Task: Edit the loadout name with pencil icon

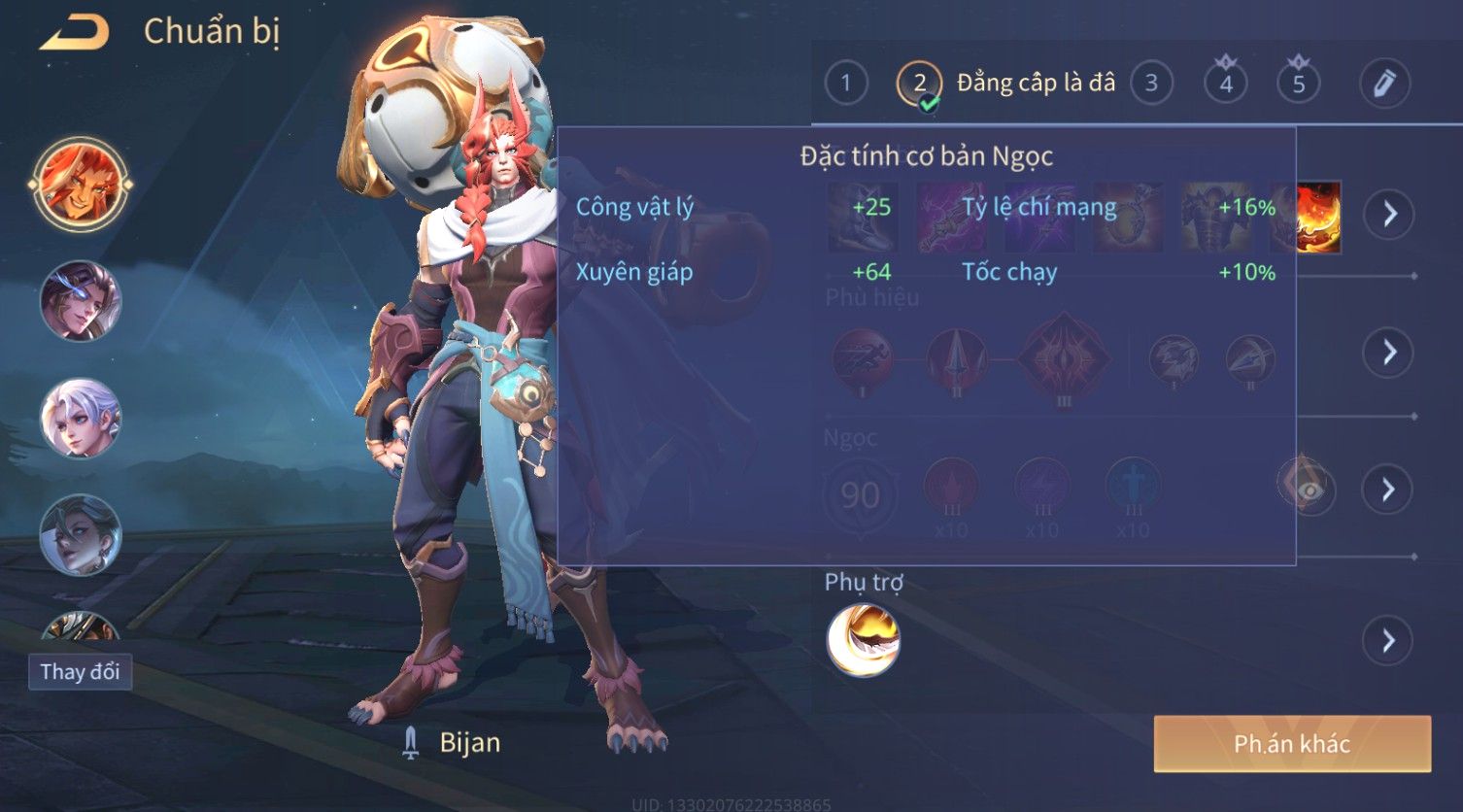Action: pyautogui.click(x=1384, y=84)
